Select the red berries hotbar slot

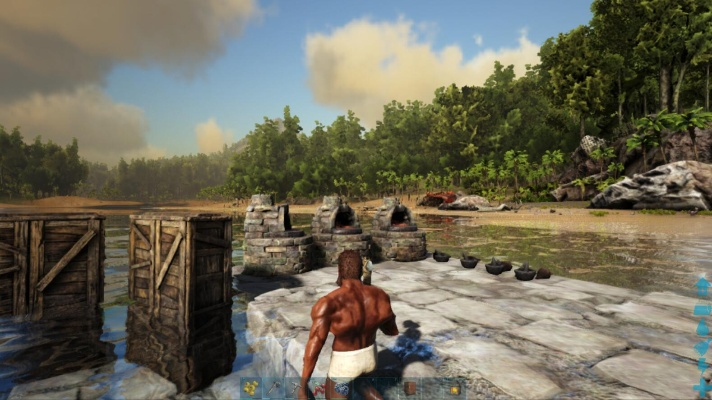(319, 388)
